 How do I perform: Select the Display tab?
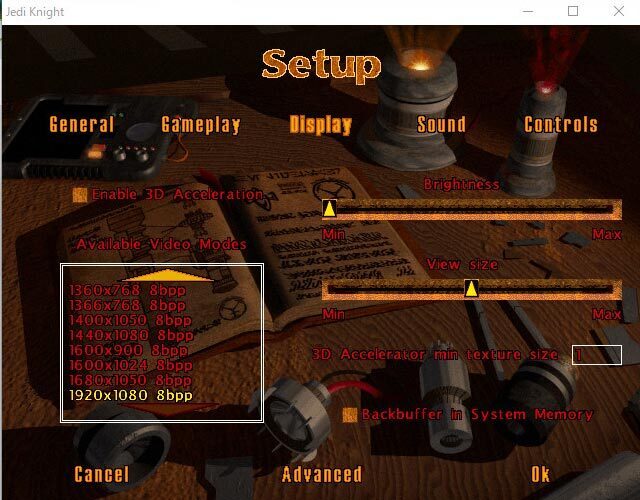[321, 125]
